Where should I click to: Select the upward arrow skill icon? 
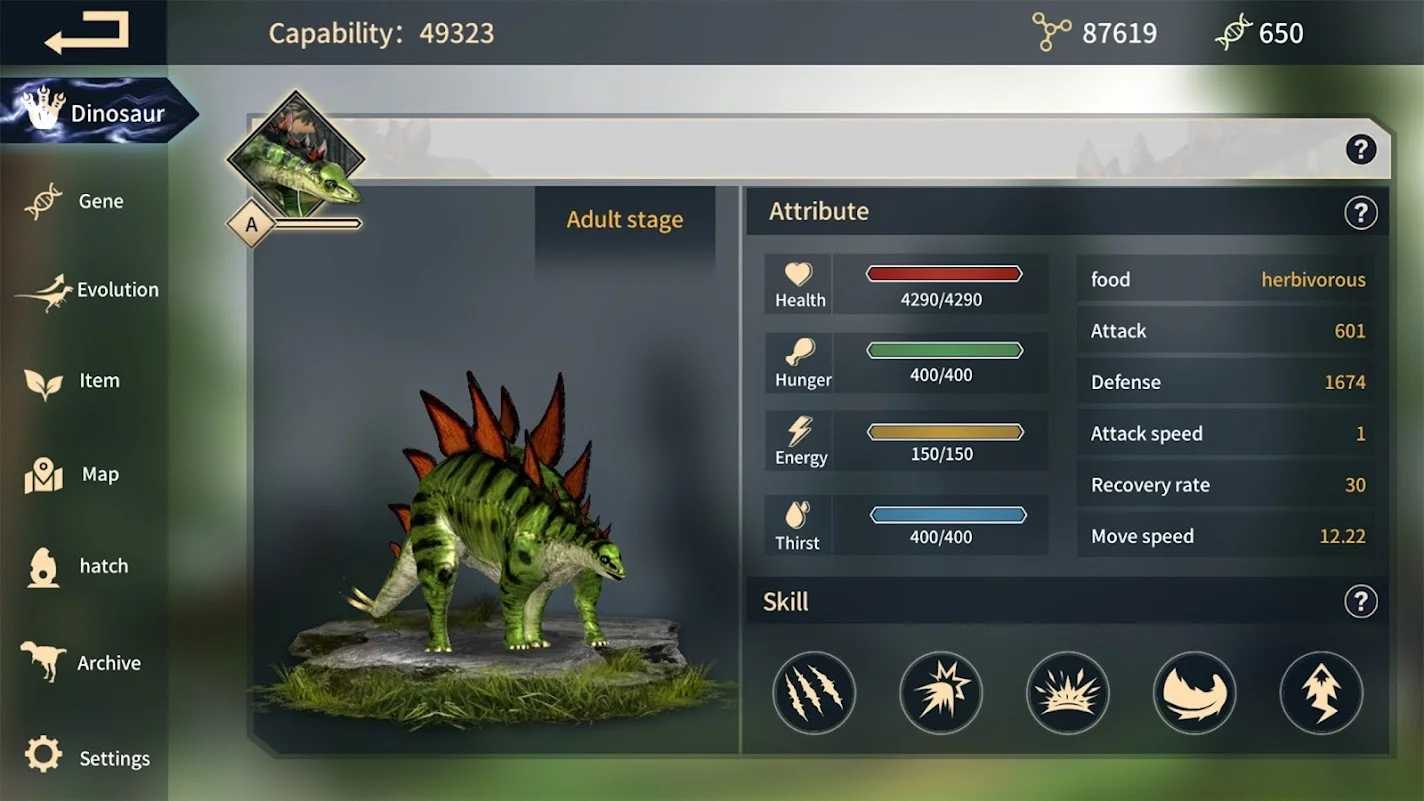(1321, 693)
